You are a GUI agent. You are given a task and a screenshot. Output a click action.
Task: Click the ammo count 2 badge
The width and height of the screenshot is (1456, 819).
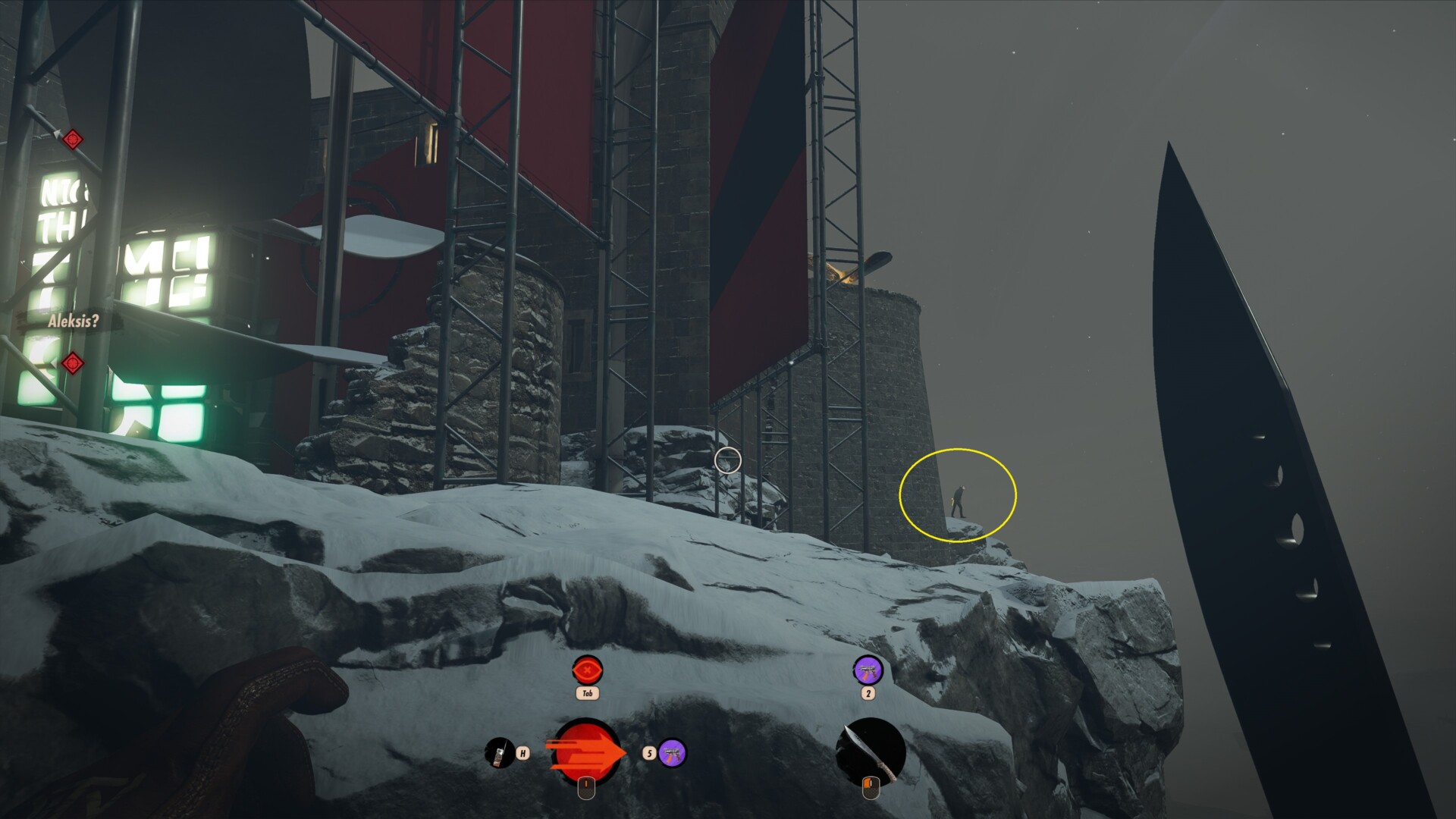pyautogui.click(x=868, y=692)
